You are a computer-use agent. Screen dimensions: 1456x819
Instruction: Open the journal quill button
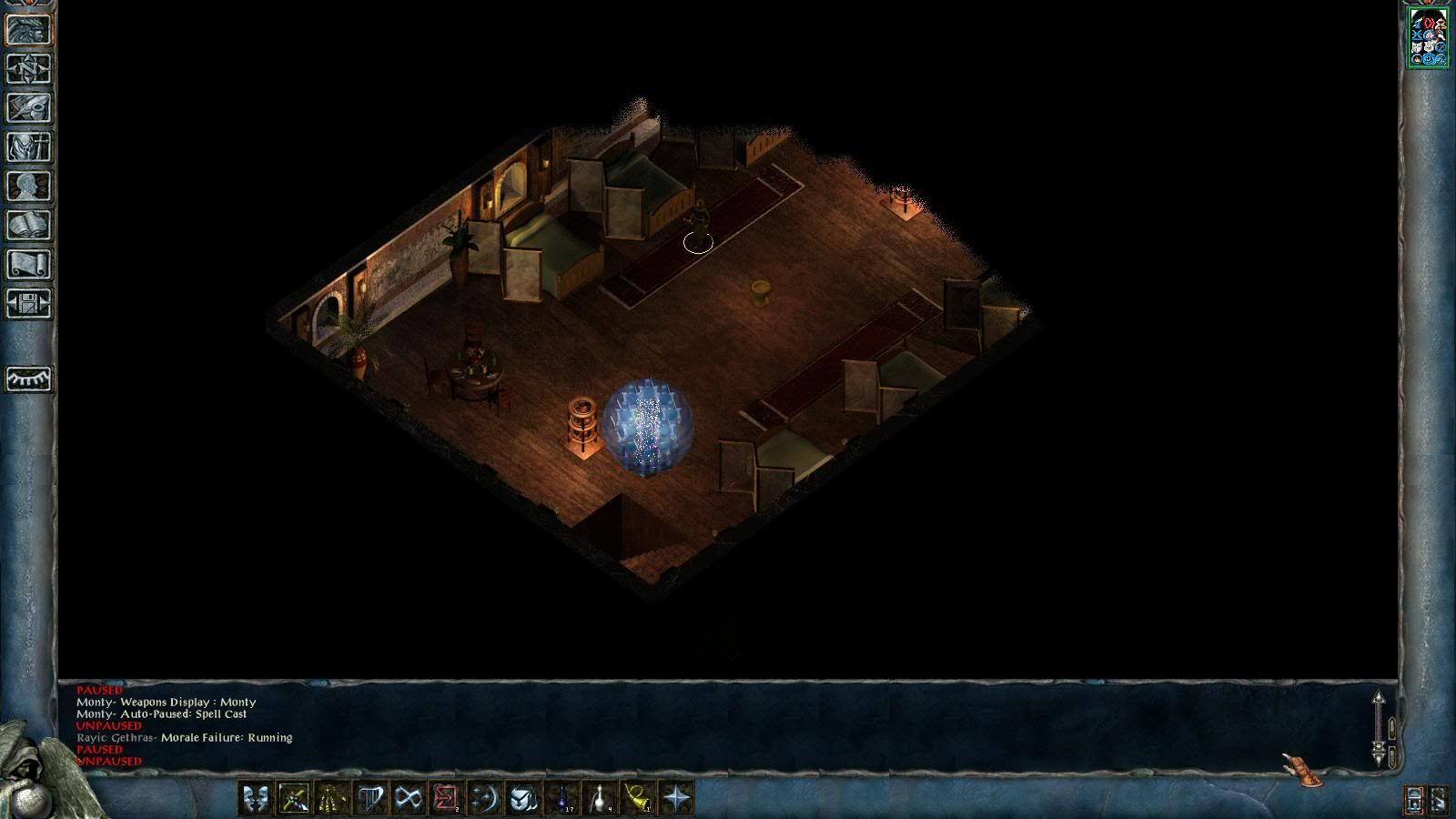tap(29, 108)
